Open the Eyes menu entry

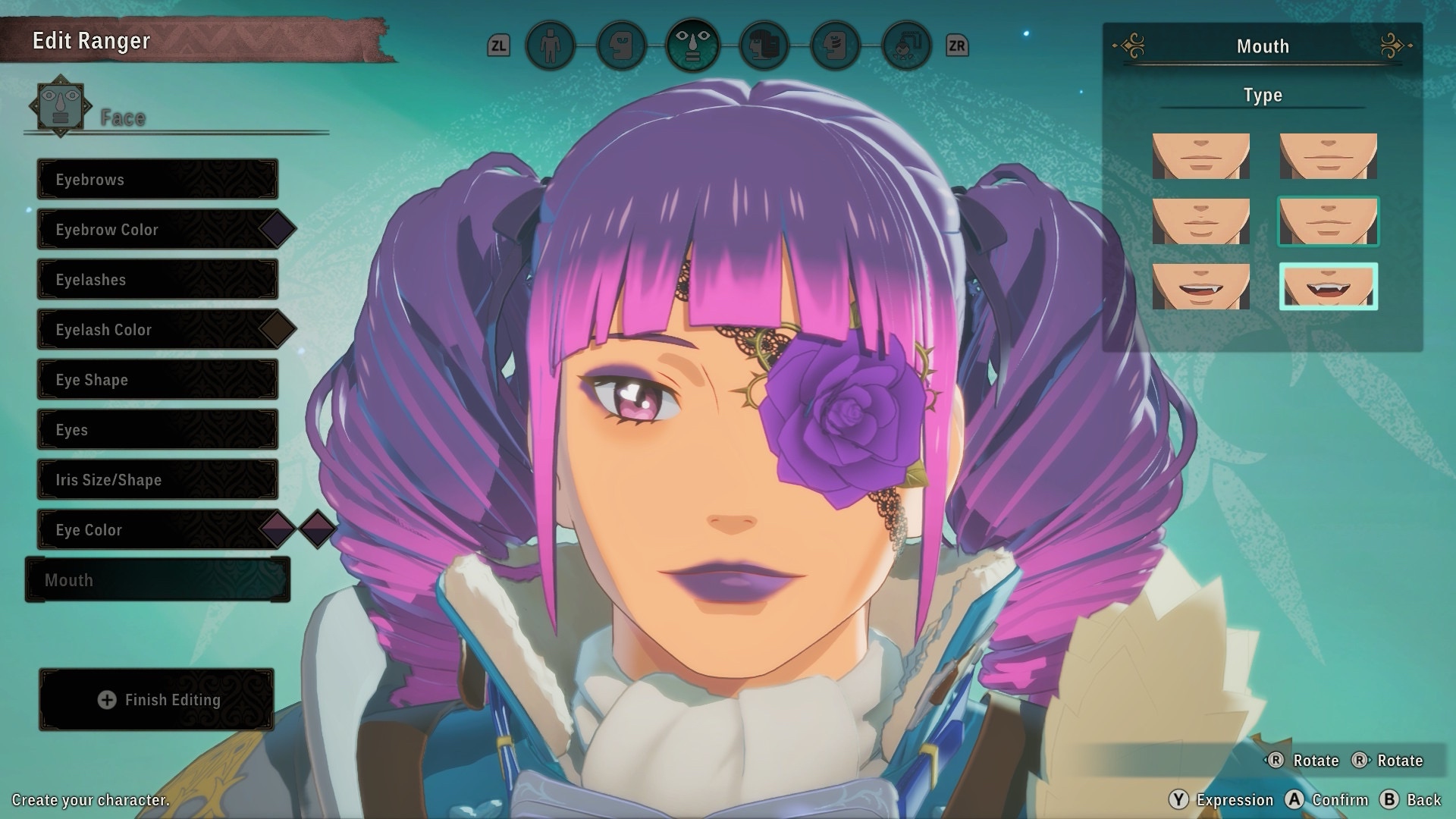[x=158, y=430]
